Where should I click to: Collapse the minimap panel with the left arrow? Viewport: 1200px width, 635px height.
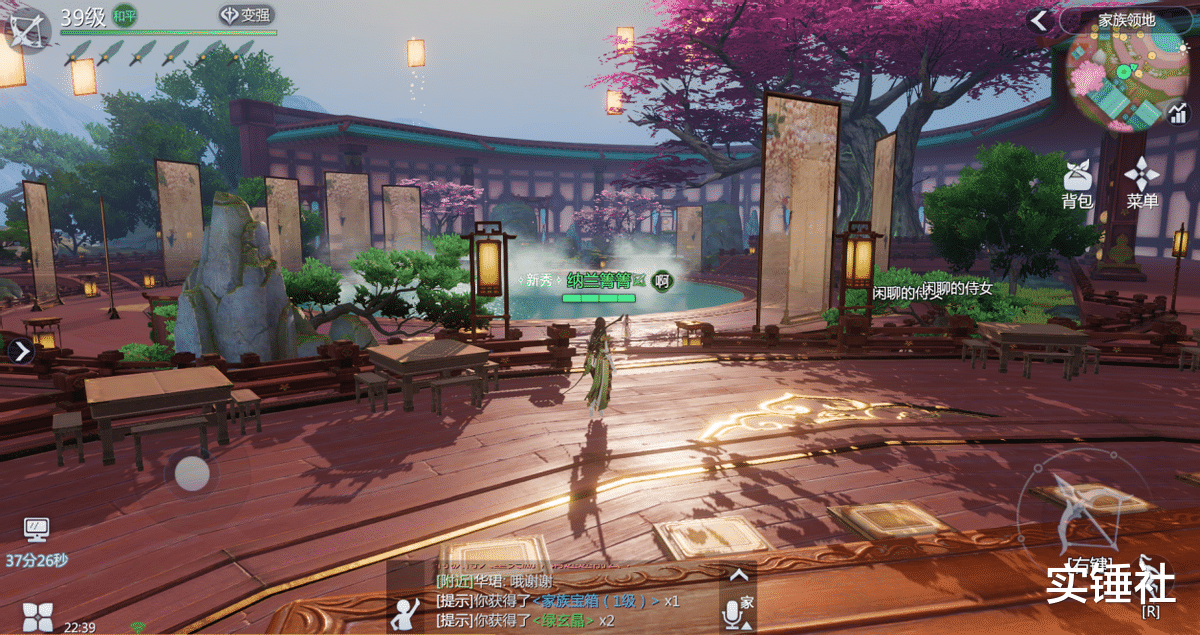point(1040,20)
